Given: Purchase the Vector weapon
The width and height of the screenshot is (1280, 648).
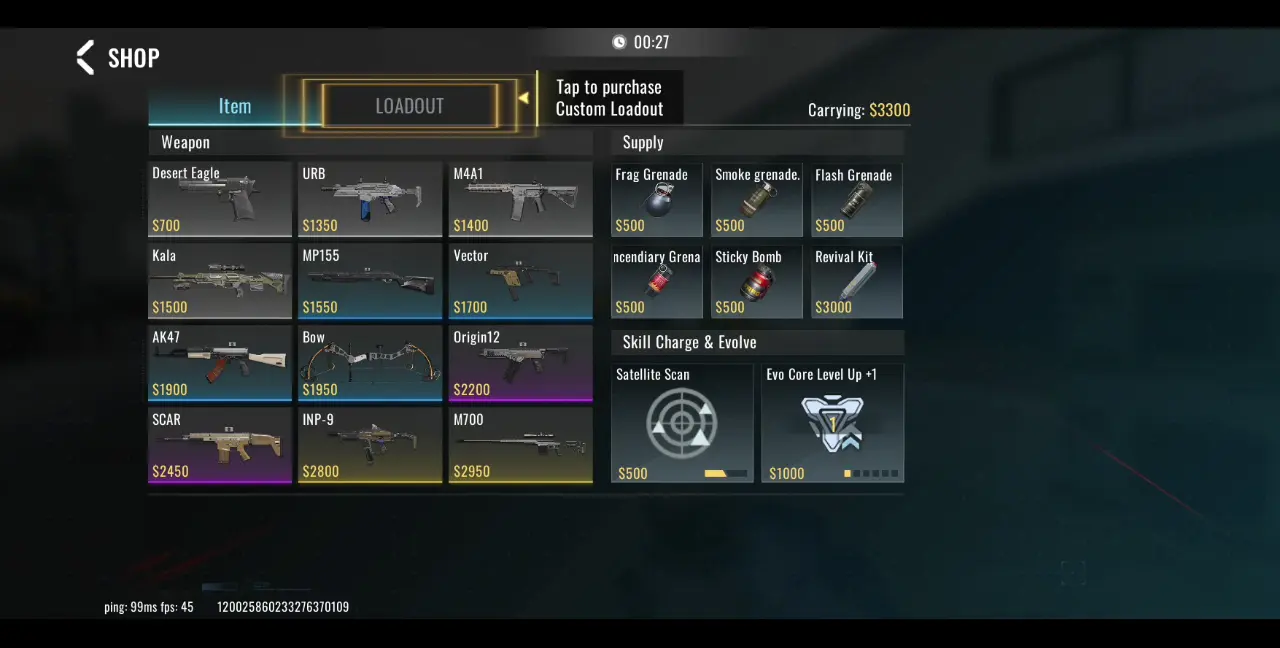Looking at the screenshot, I should [520, 281].
